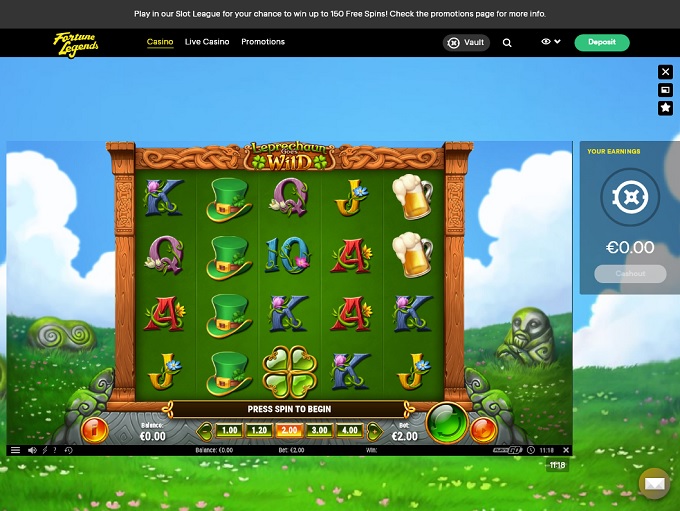Open the envelope message widget
This screenshot has width=680, height=511.
(x=654, y=484)
